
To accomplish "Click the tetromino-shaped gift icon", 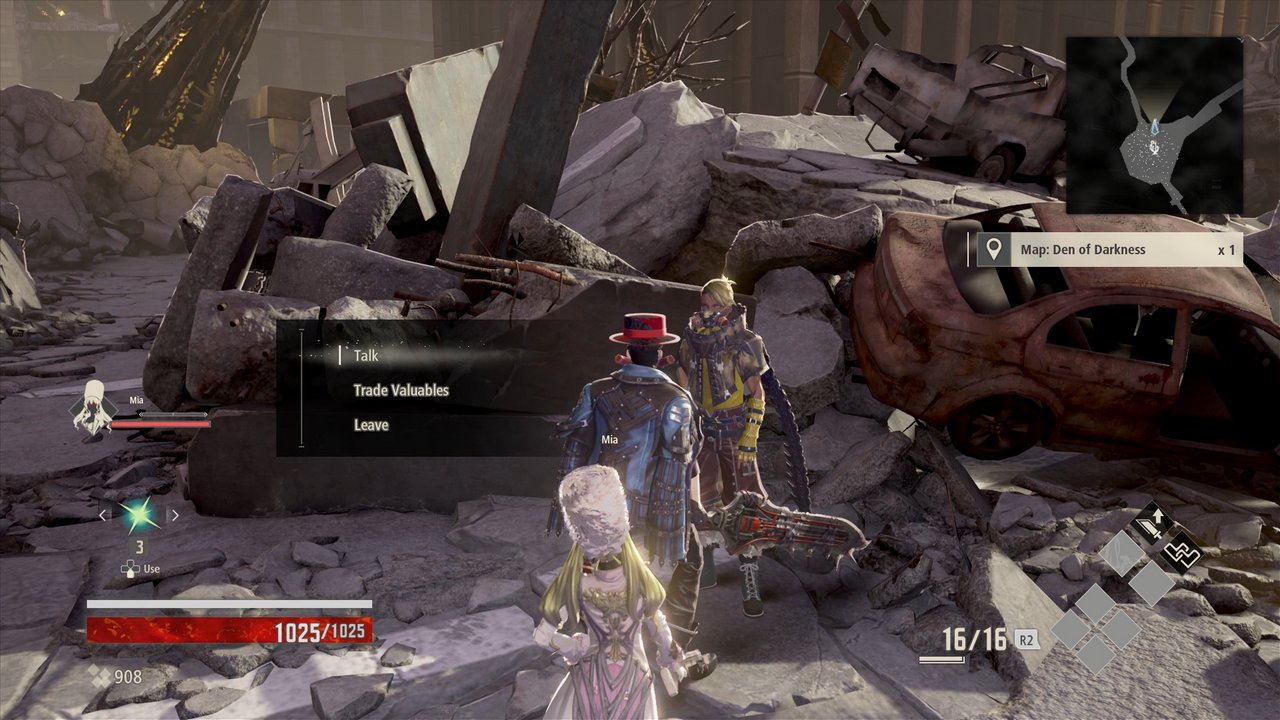I will [1184, 552].
